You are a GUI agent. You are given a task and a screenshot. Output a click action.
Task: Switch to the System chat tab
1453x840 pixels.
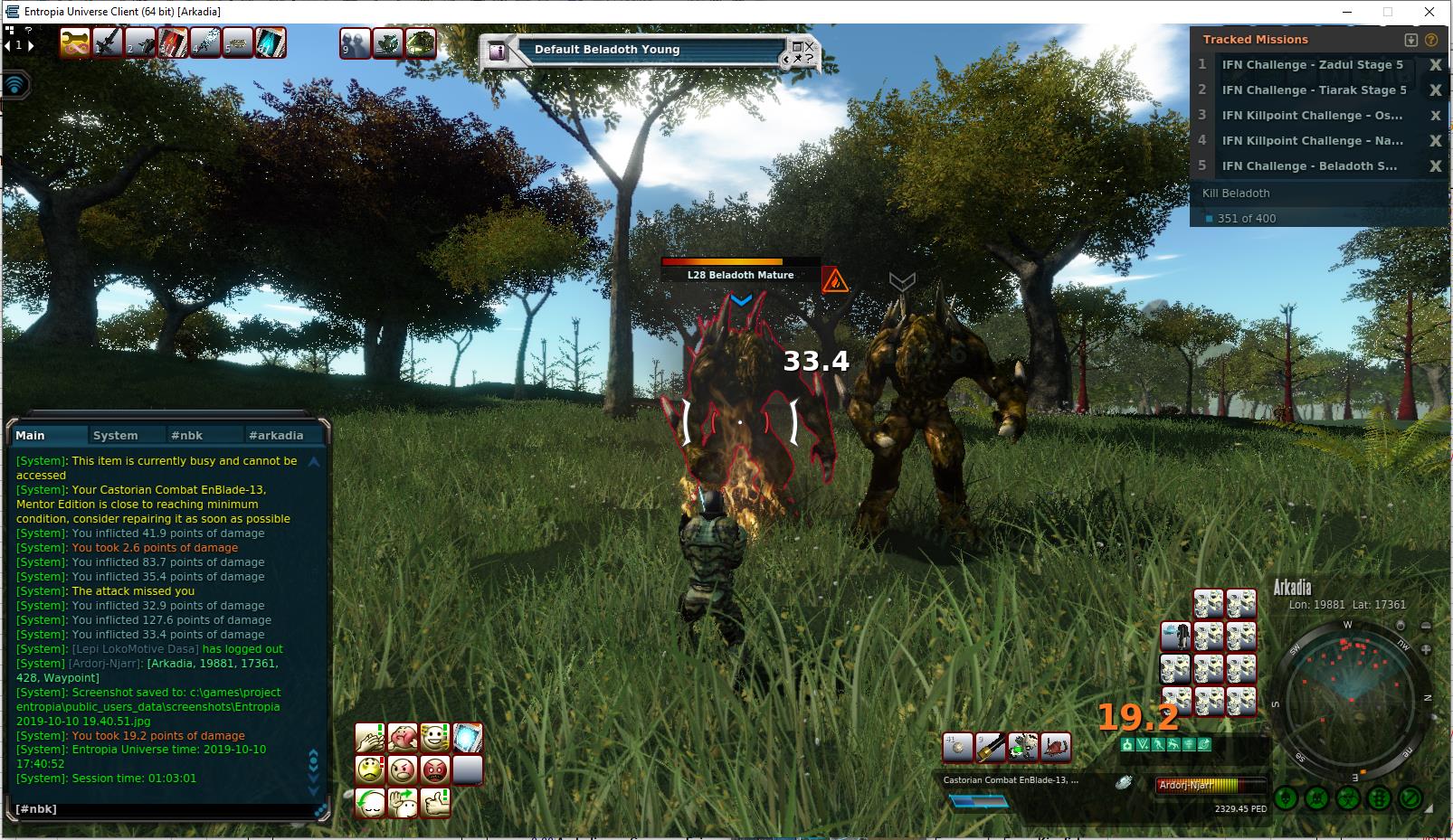[115, 435]
